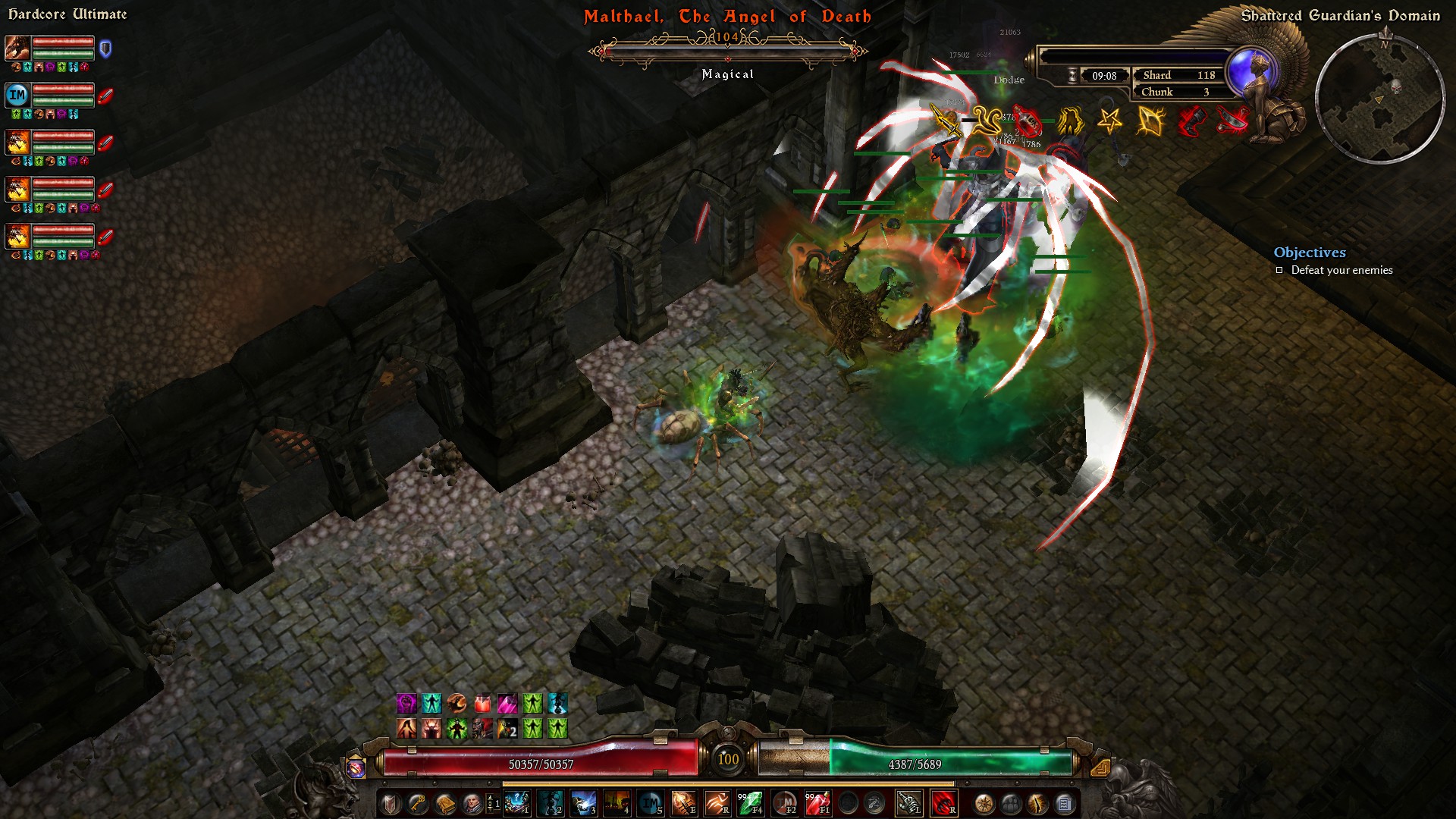This screenshot has height=819, width=1456.
Task: Toggle the blue shield pet stance icon
Action: pyautogui.click(x=105, y=49)
